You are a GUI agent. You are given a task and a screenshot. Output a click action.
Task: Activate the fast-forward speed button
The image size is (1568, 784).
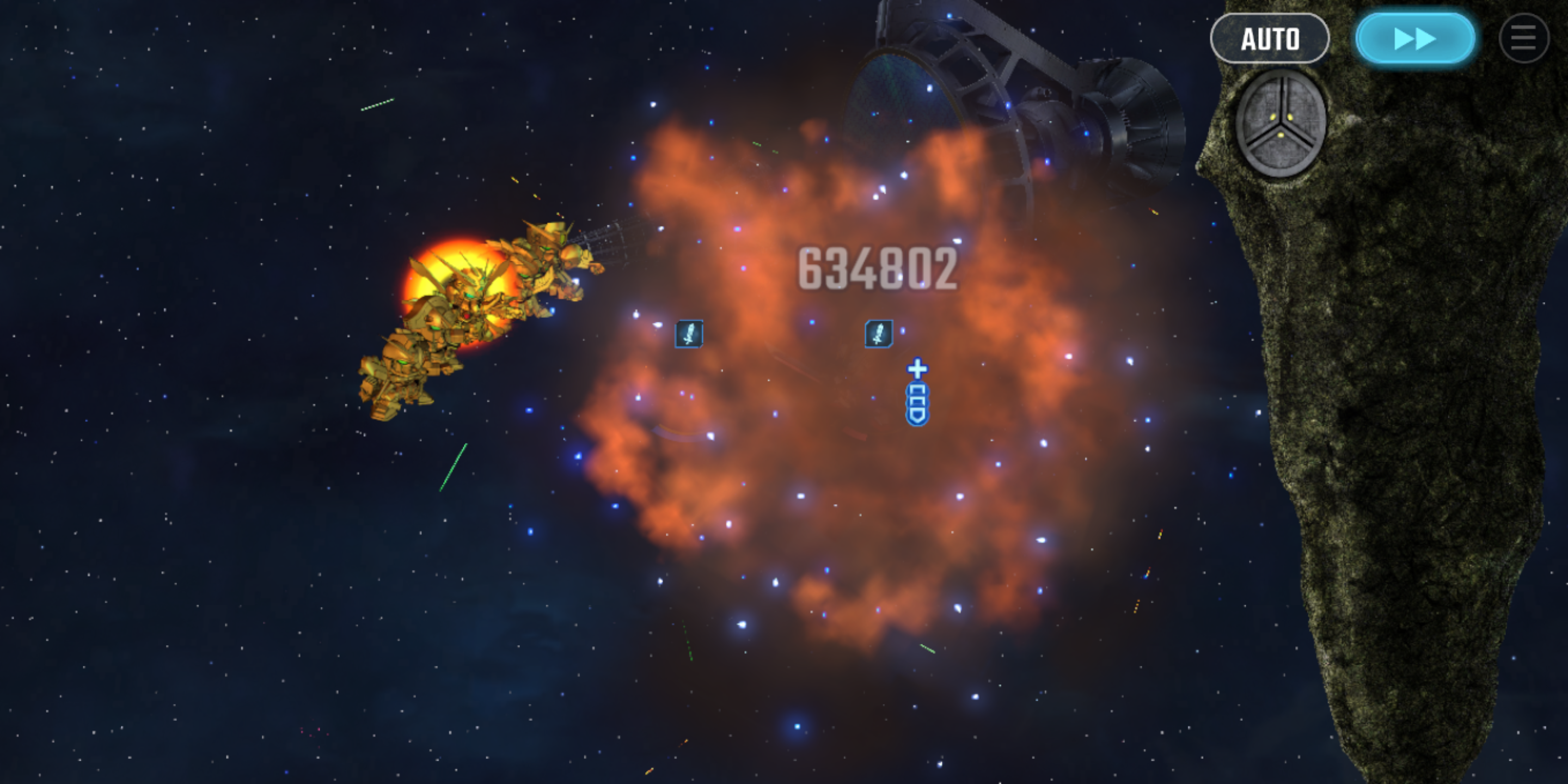pos(1415,39)
